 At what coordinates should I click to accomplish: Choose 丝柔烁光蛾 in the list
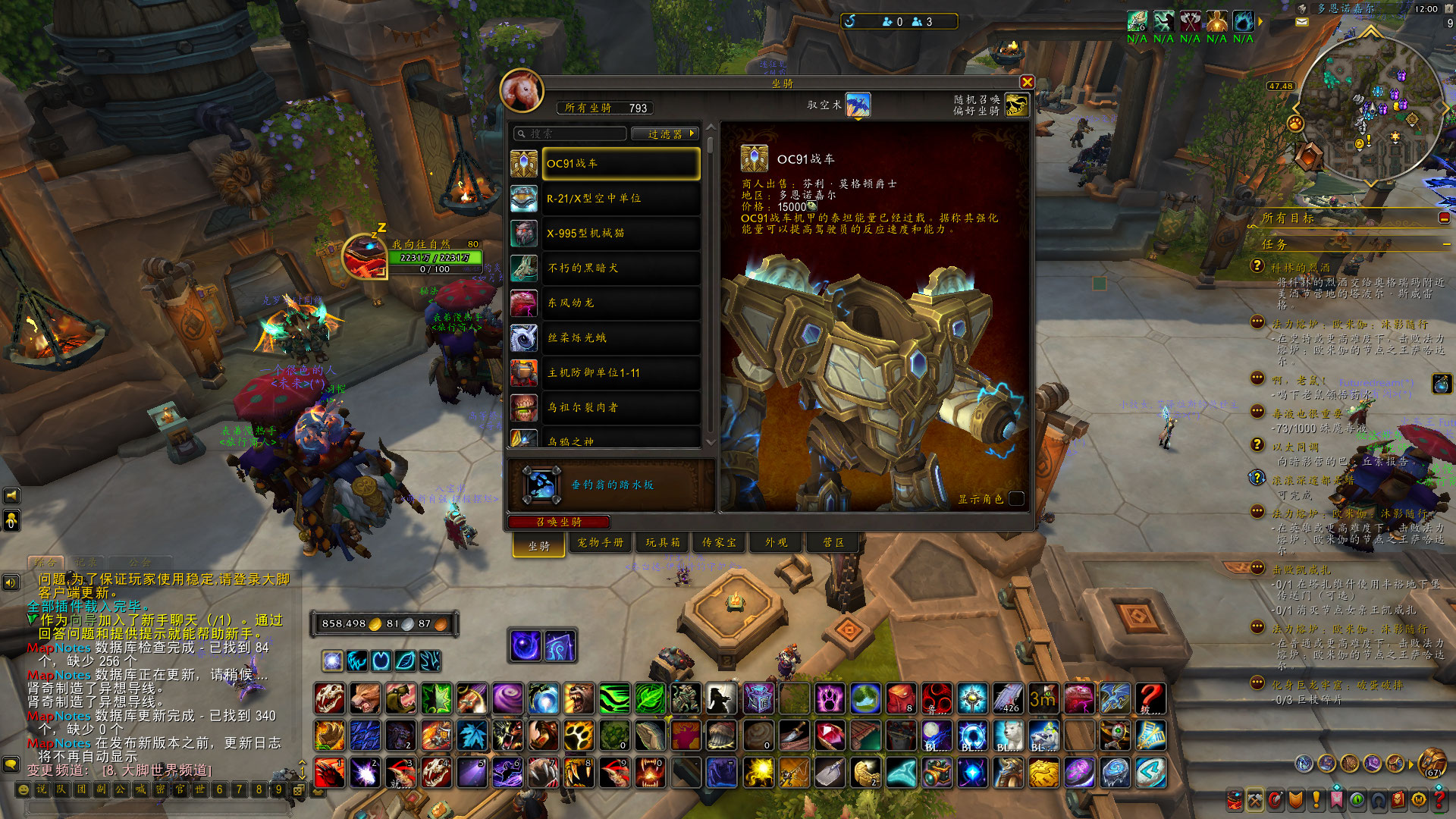pyautogui.click(x=620, y=338)
